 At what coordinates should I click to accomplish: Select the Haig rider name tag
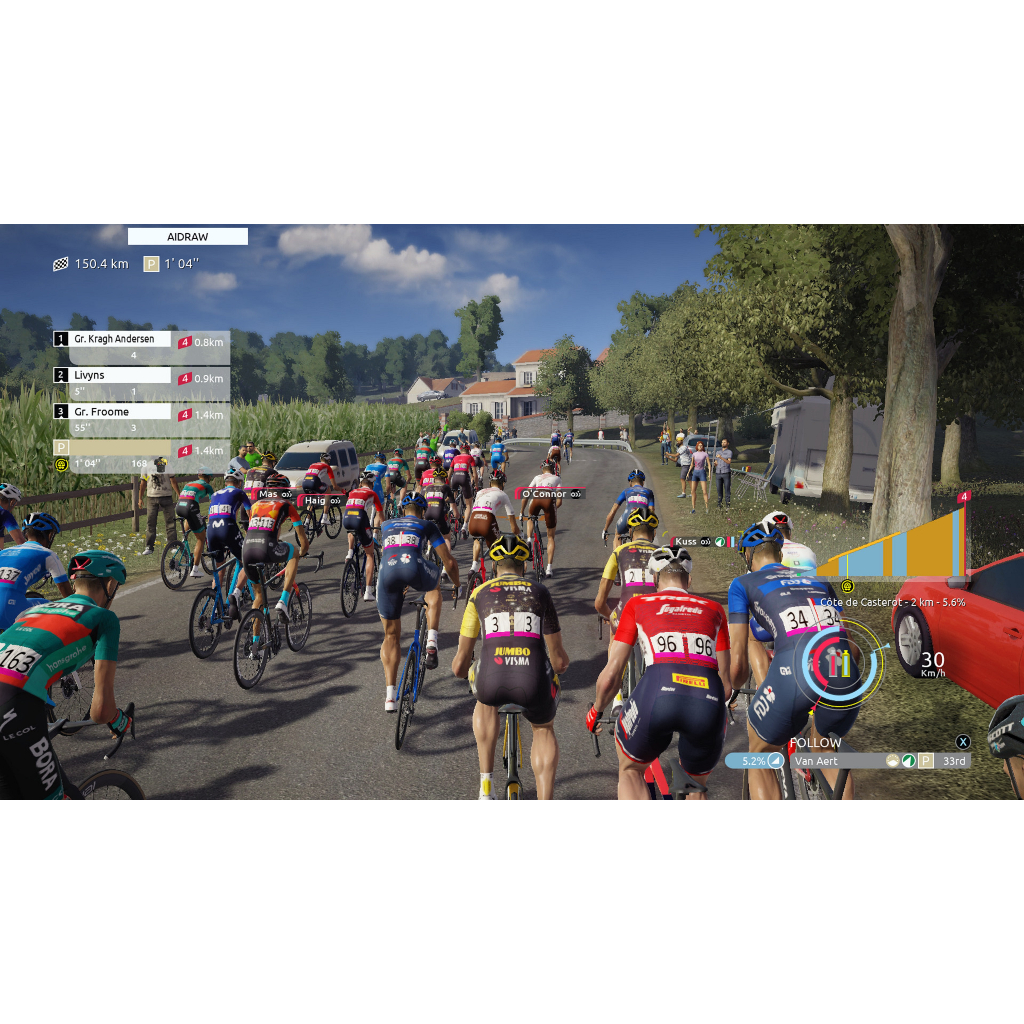point(322,500)
